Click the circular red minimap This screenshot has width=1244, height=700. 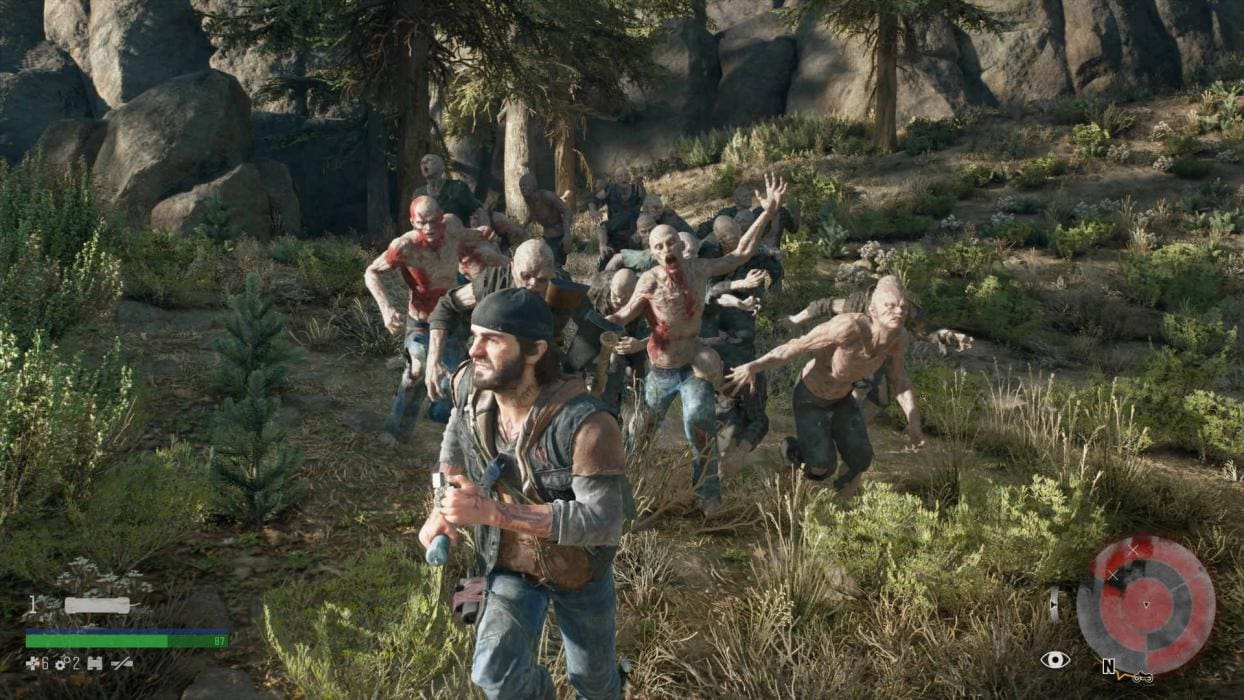(1145, 604)
